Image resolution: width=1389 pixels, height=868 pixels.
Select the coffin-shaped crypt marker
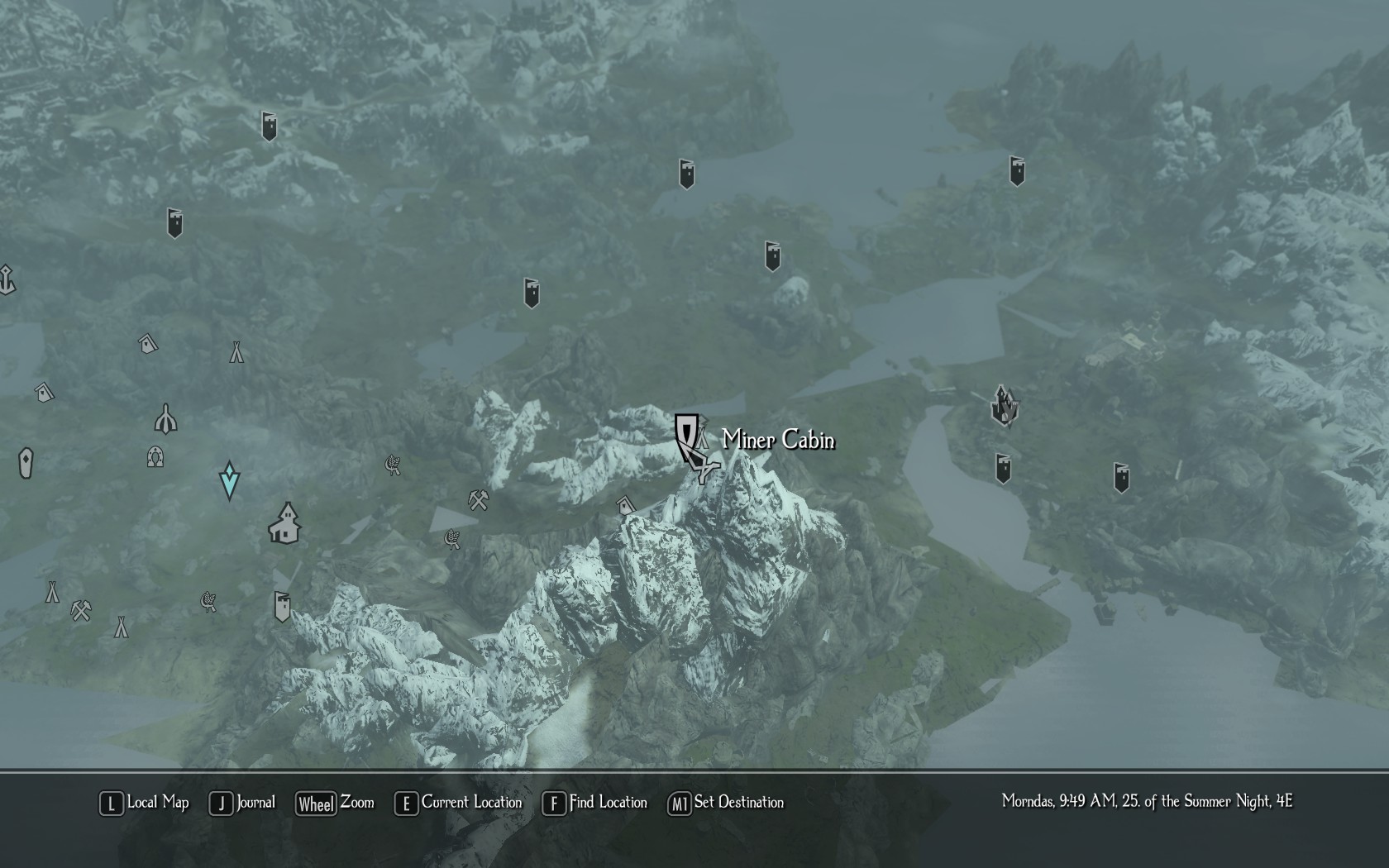pyautogui.click(x=26, y=463)
